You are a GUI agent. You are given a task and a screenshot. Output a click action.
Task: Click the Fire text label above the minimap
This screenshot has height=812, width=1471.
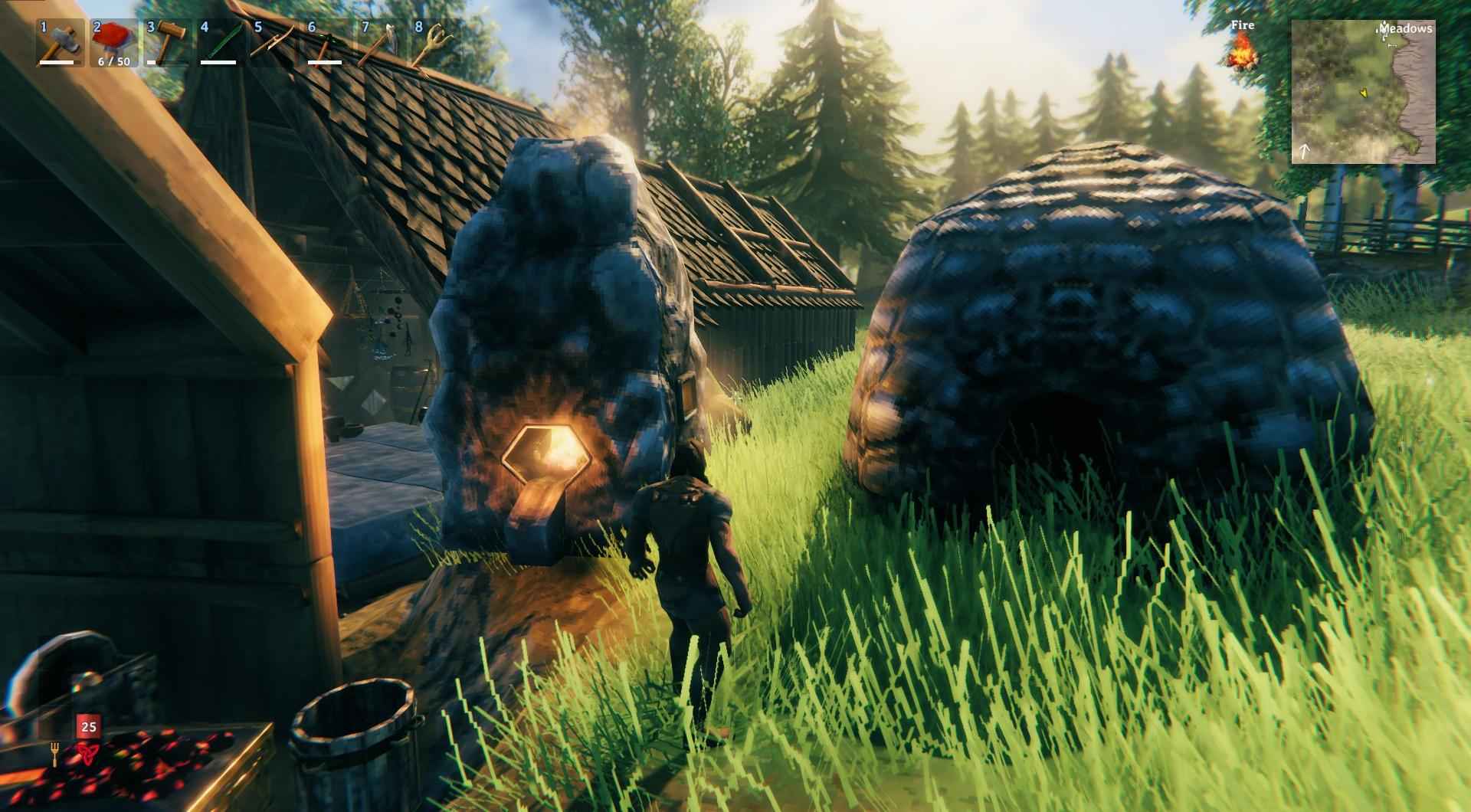[x=1242, y=25]
